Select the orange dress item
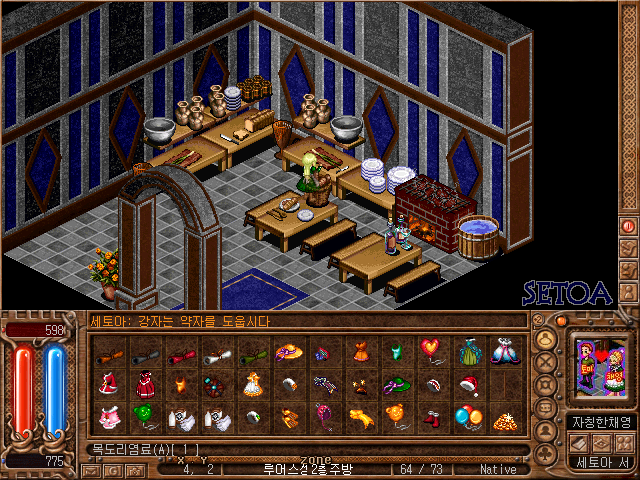640x480 pixels. pyautogui.click(x=359, y=351)
